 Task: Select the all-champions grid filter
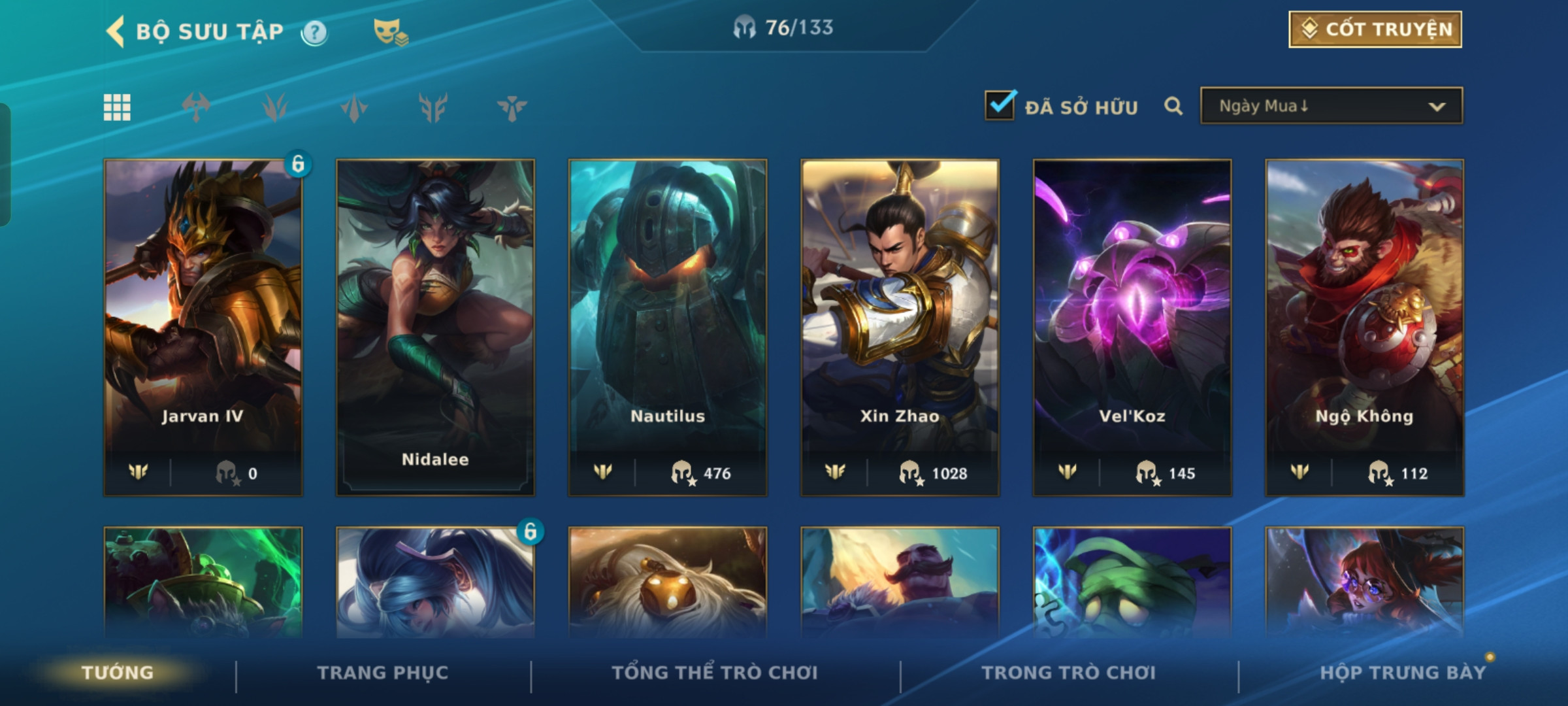tap(117, 107)
